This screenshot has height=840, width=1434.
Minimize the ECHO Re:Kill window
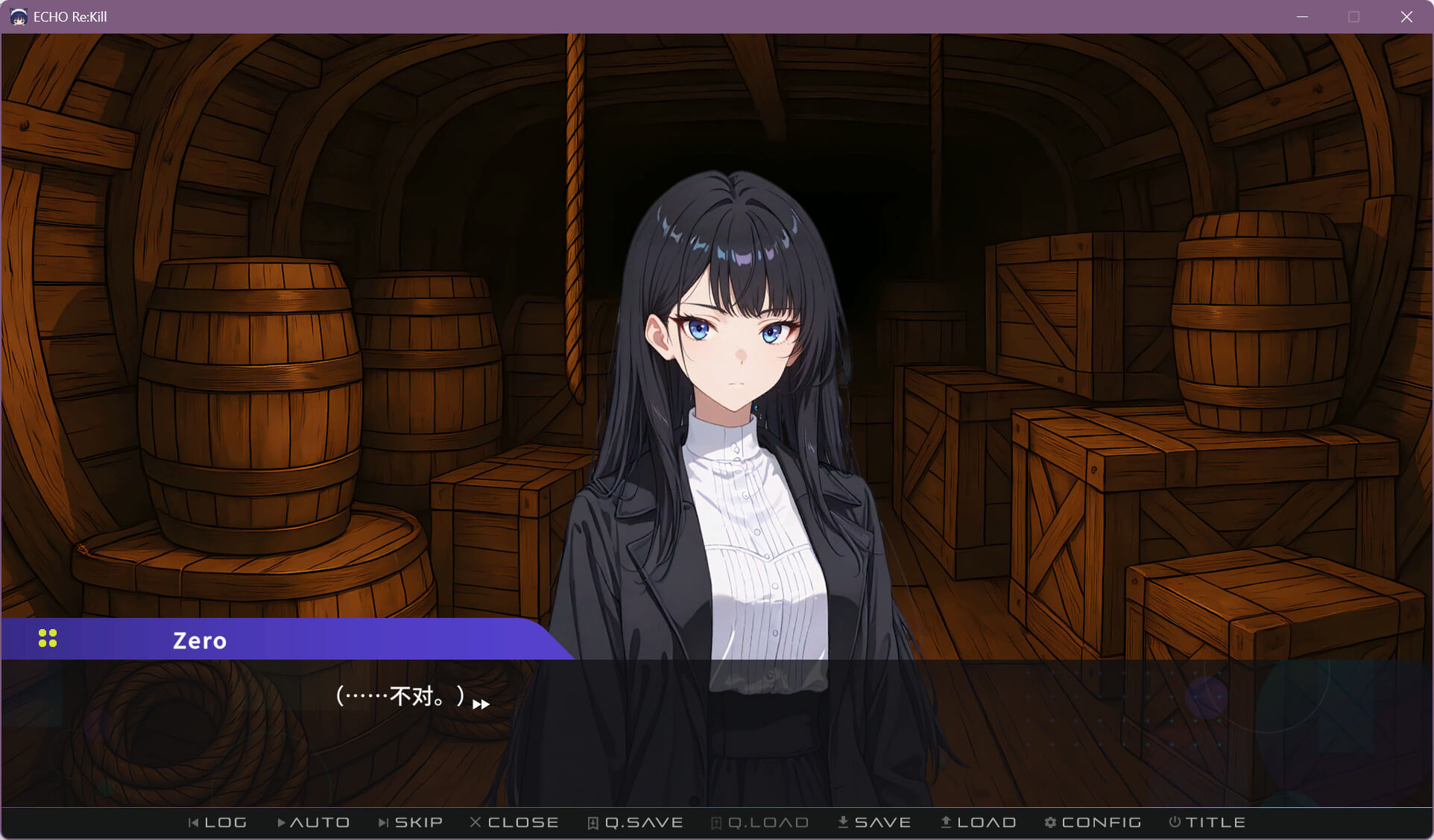(1302, 16)
